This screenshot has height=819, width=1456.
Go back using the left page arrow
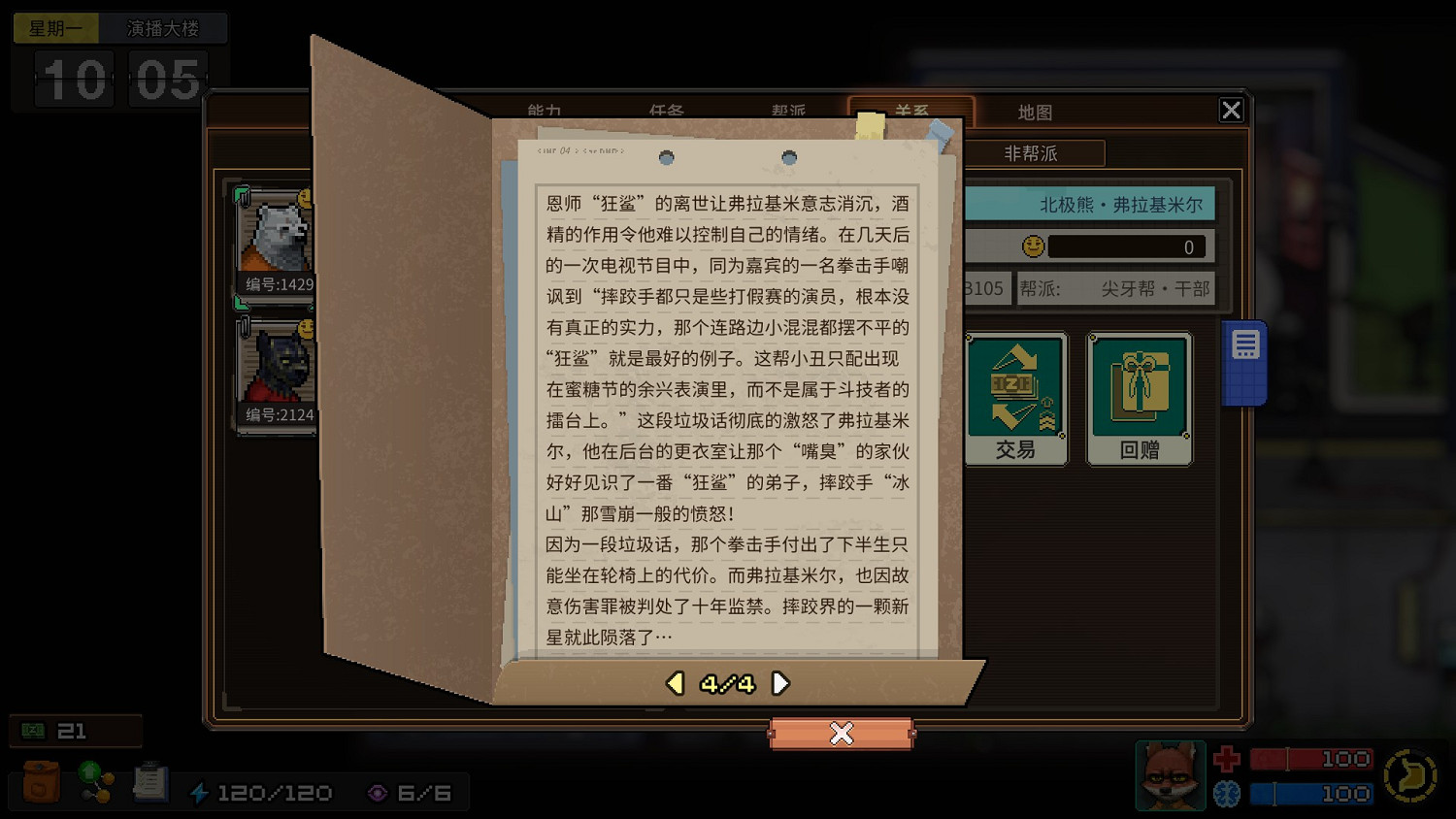coord(674,683)
